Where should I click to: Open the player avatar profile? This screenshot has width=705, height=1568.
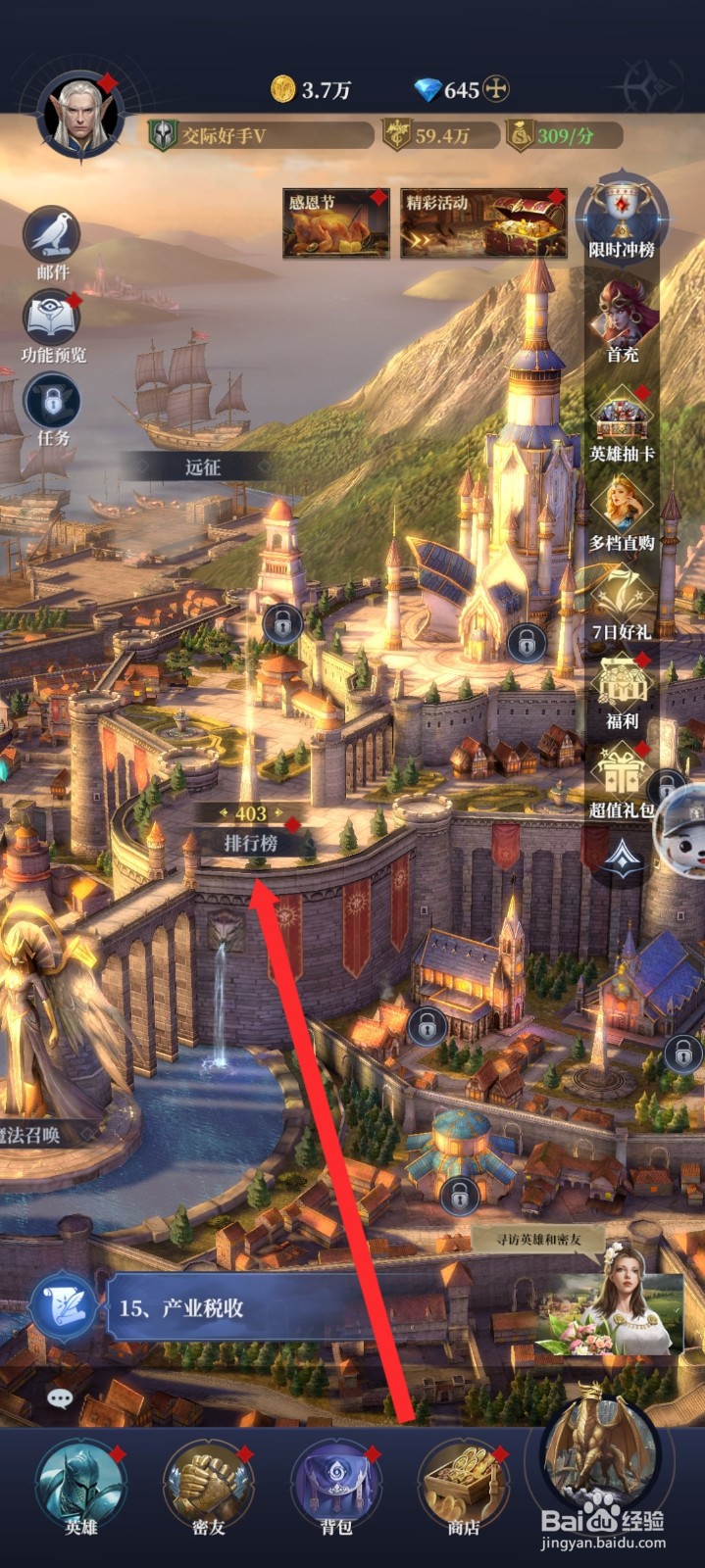tap(80, 118)
